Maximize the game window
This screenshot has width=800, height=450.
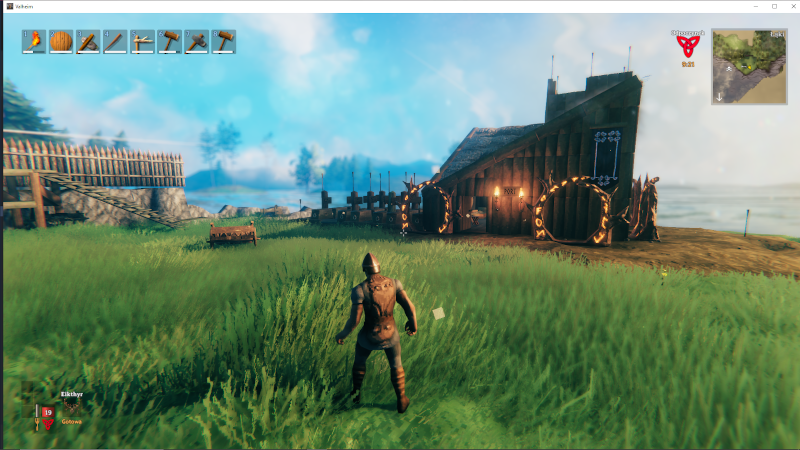(773, 6)
